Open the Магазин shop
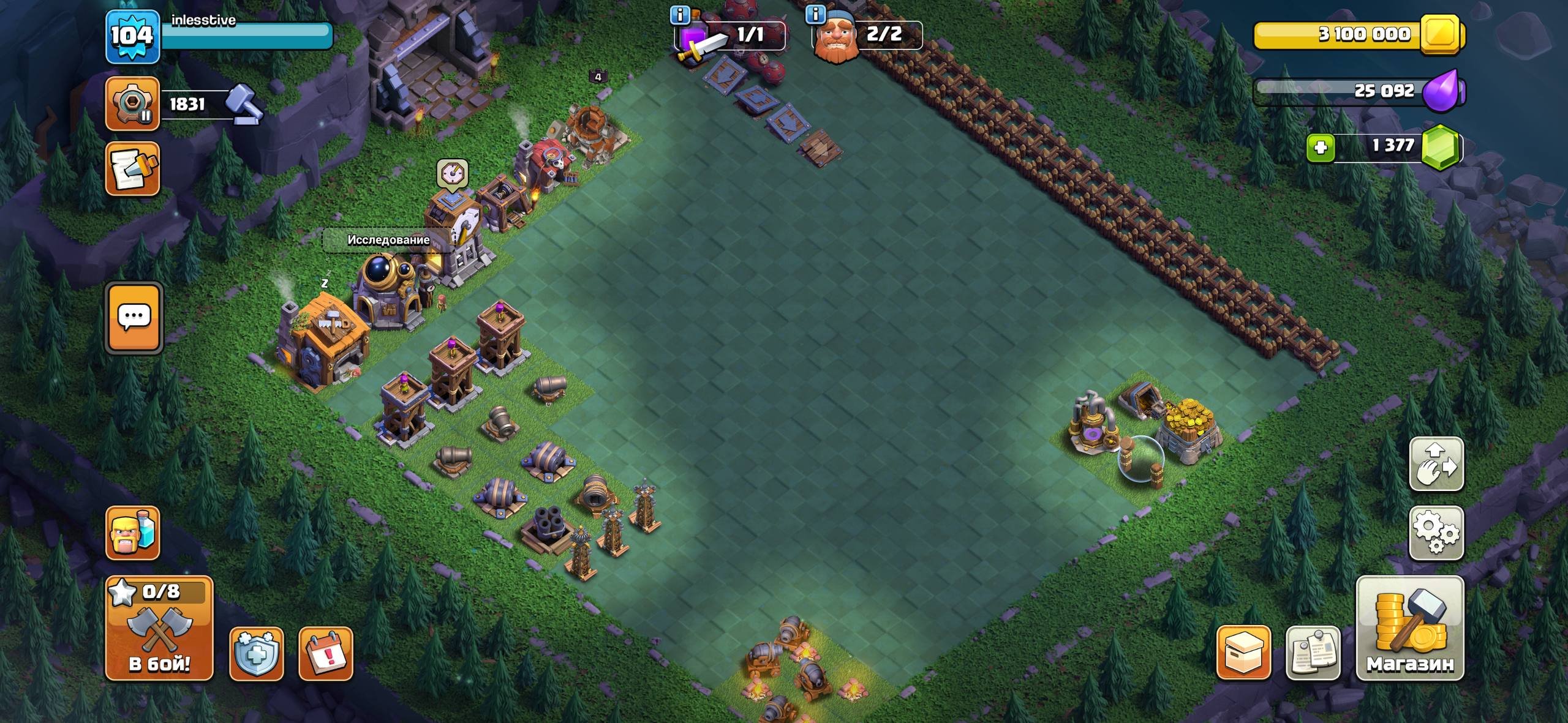The image size is (1568, 723). pos(1410,628)
